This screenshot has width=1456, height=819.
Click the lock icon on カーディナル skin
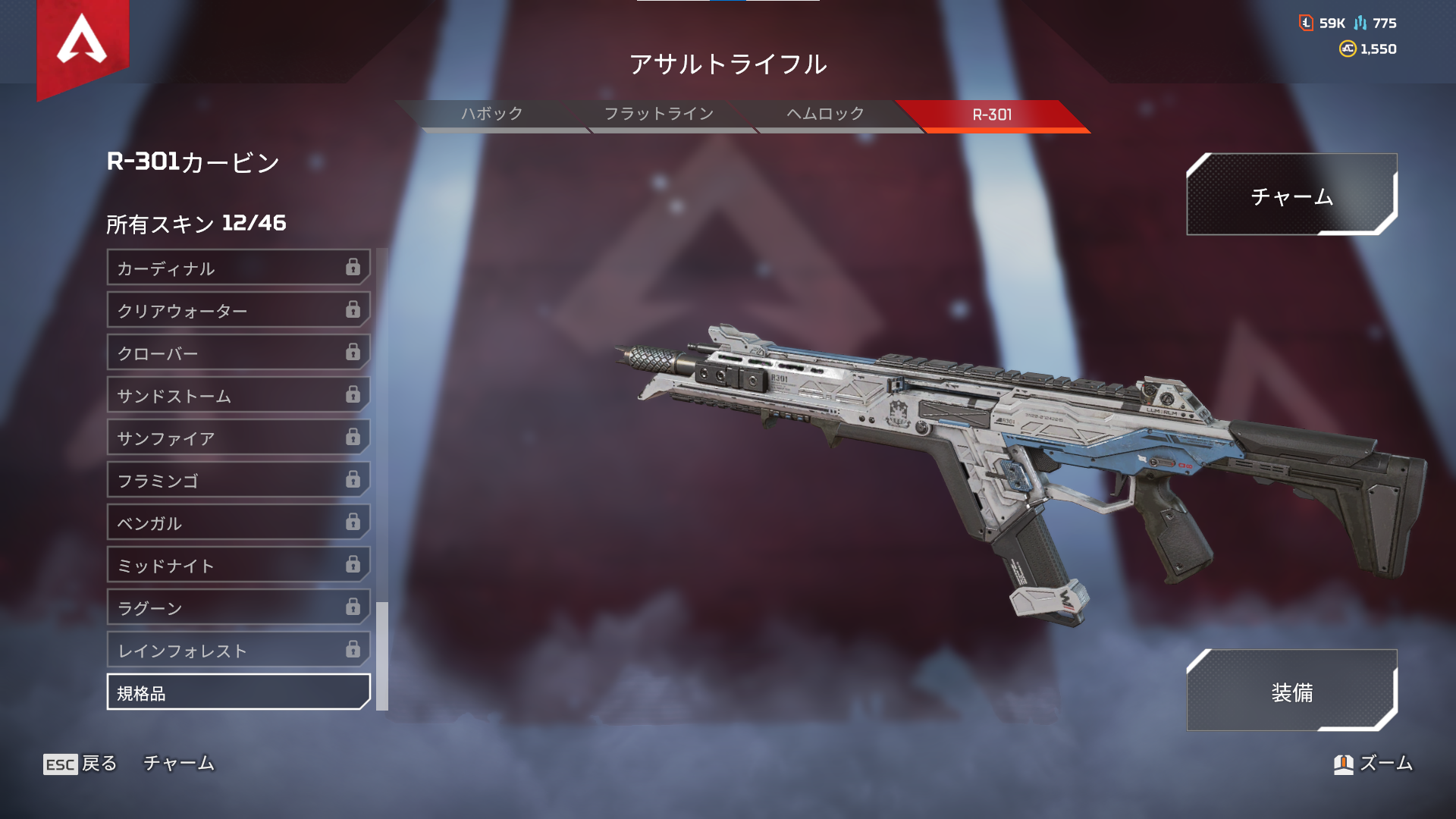coord(352,268)
